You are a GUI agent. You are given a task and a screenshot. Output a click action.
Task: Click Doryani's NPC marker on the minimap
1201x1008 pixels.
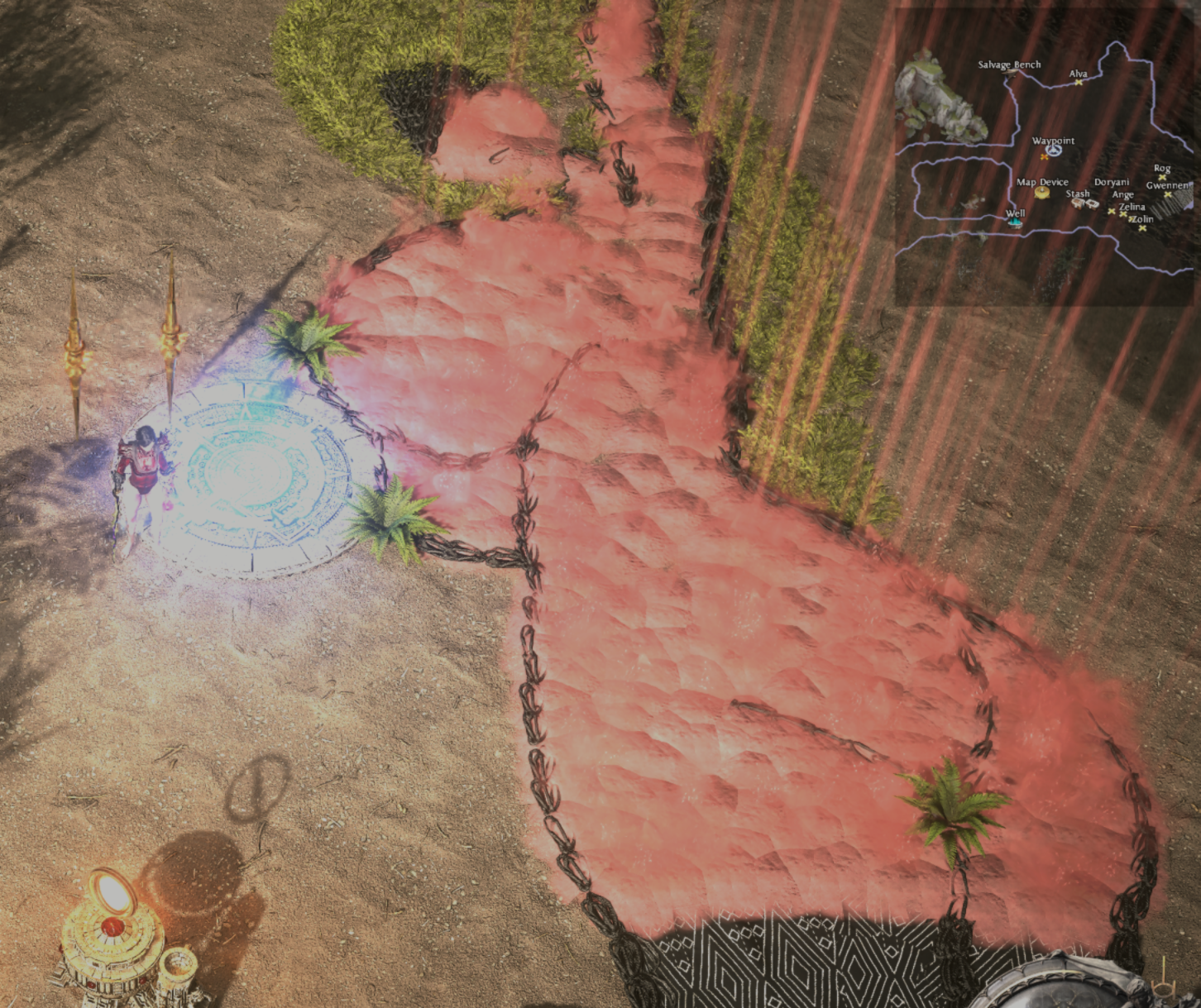coord(1112,212)
